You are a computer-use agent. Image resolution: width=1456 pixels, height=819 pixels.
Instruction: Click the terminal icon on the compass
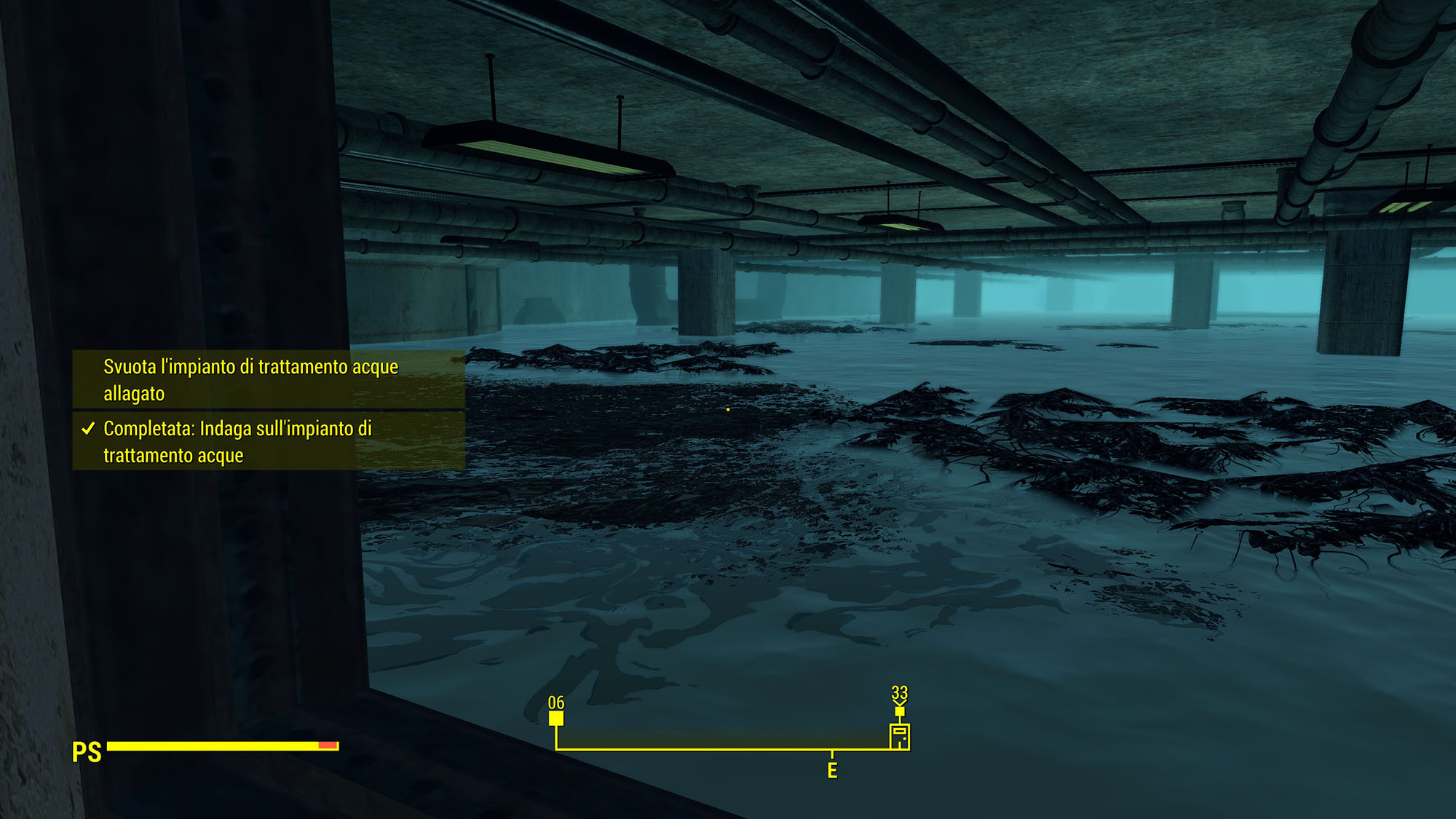(x=900, y=736)
